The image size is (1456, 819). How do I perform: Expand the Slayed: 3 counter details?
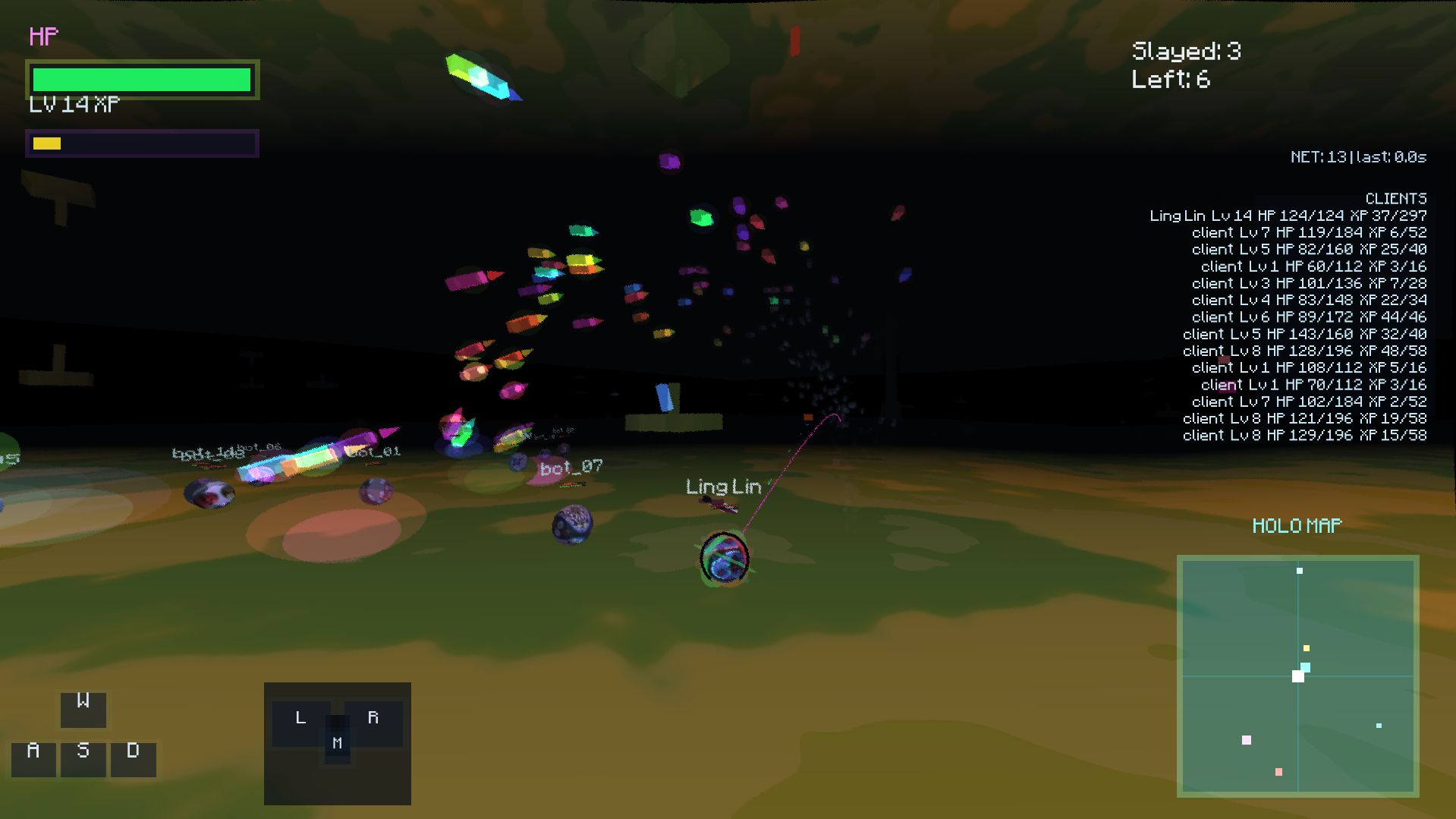click(x=1185, y=50)
